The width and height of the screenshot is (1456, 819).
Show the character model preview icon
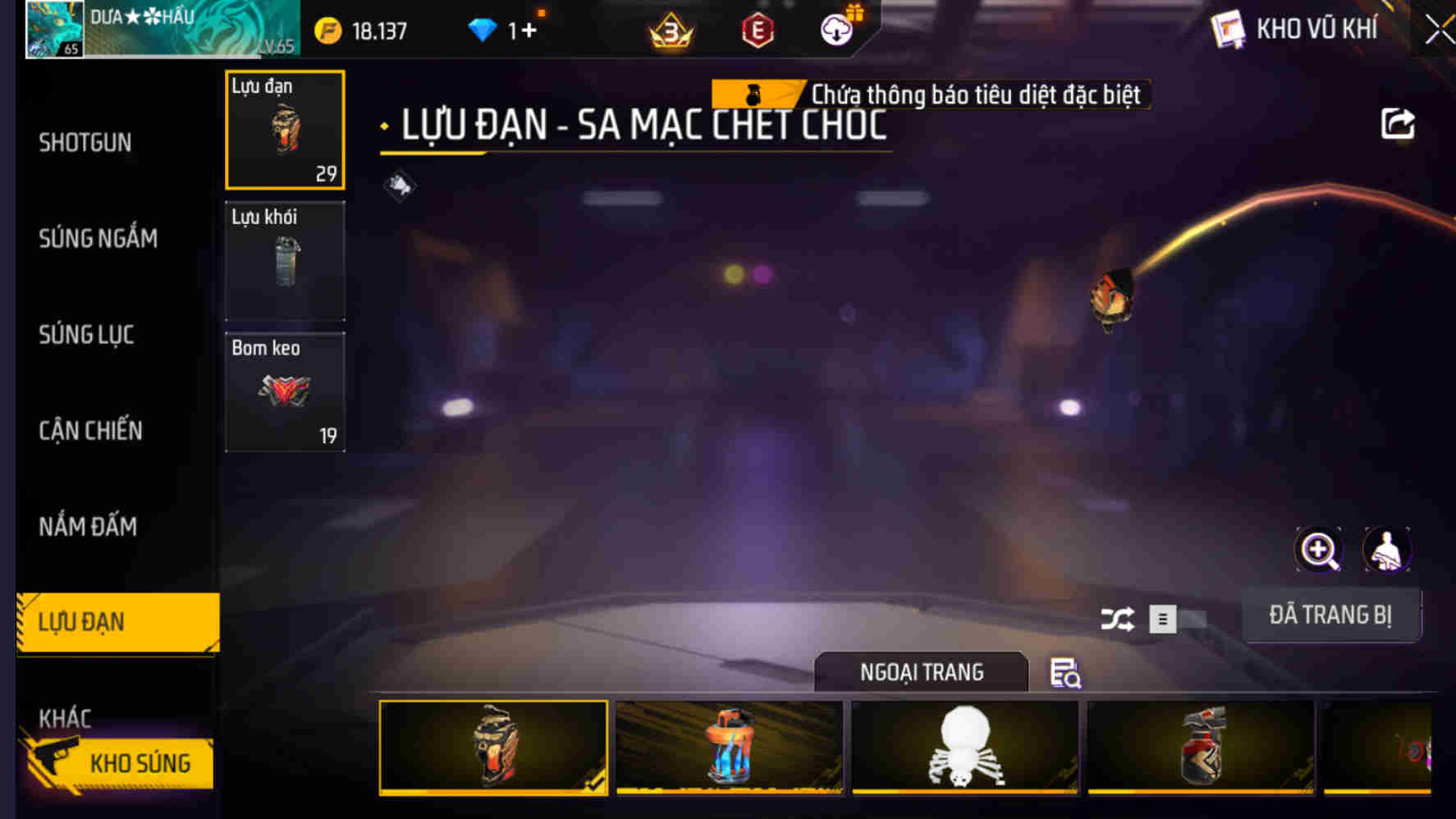pyautogui.click(x=1387, y=550)
